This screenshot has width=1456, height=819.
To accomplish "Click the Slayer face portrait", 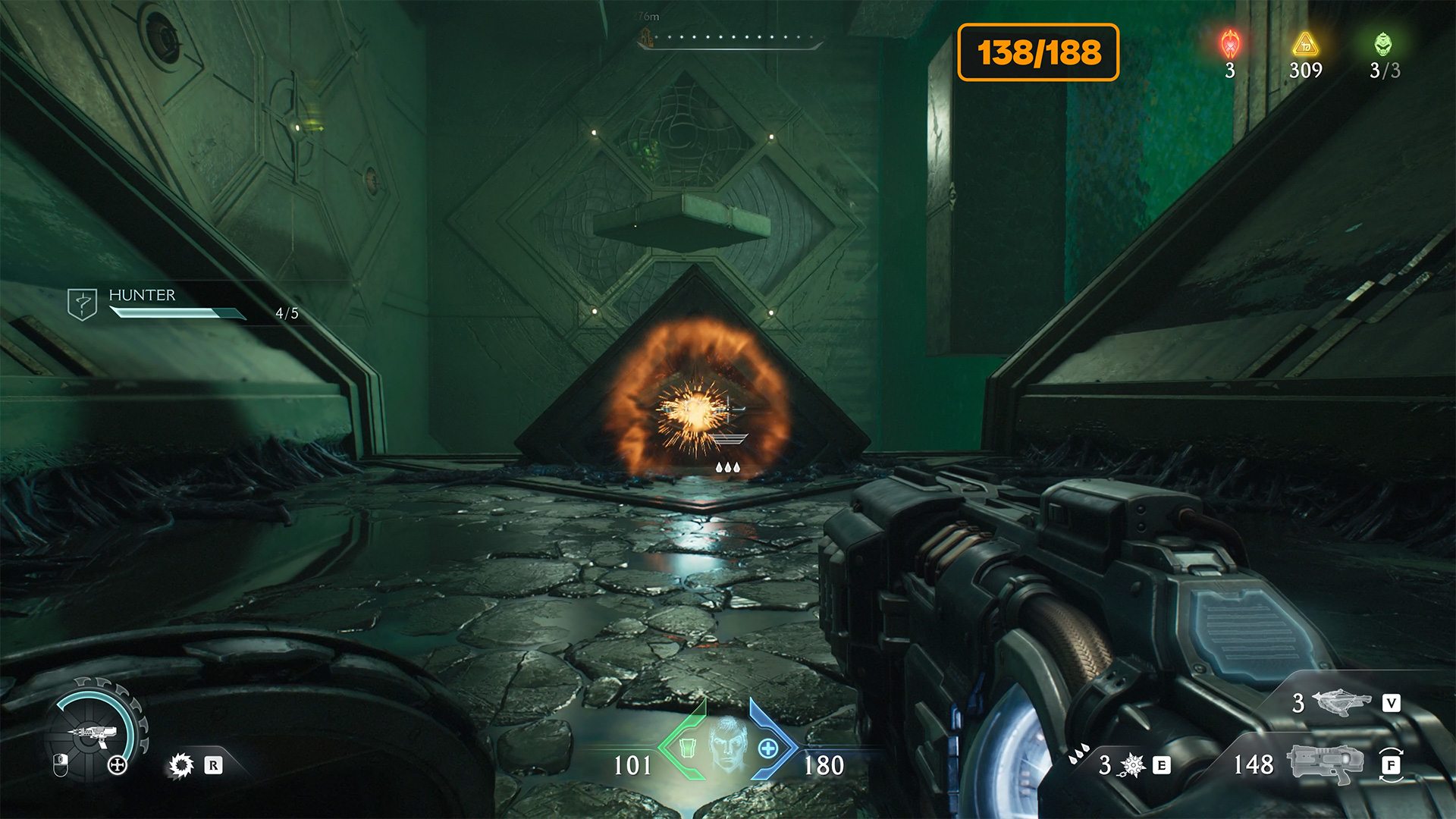I will tap(727, 744).
